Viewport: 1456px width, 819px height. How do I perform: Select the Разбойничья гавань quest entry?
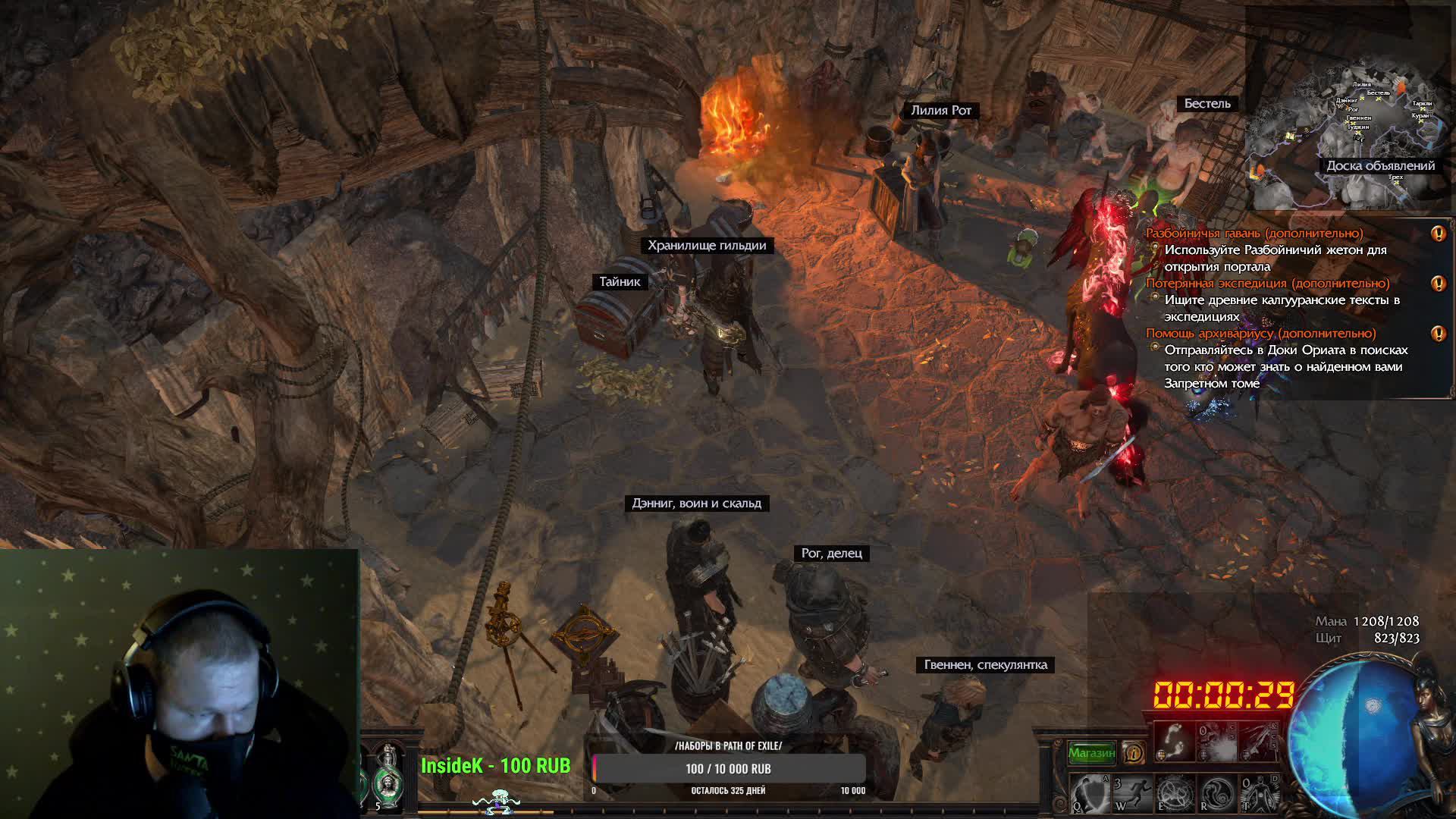coord(1254,234)
